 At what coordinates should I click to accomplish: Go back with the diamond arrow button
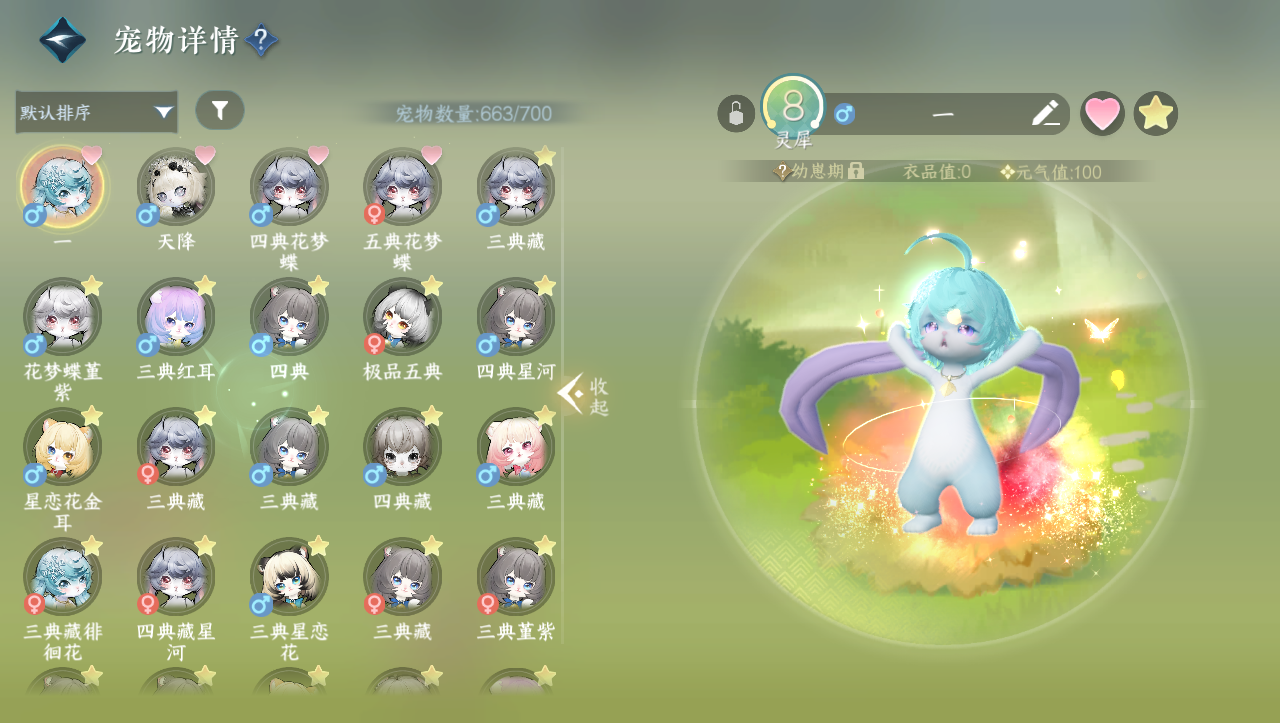[x=62, y=40]
